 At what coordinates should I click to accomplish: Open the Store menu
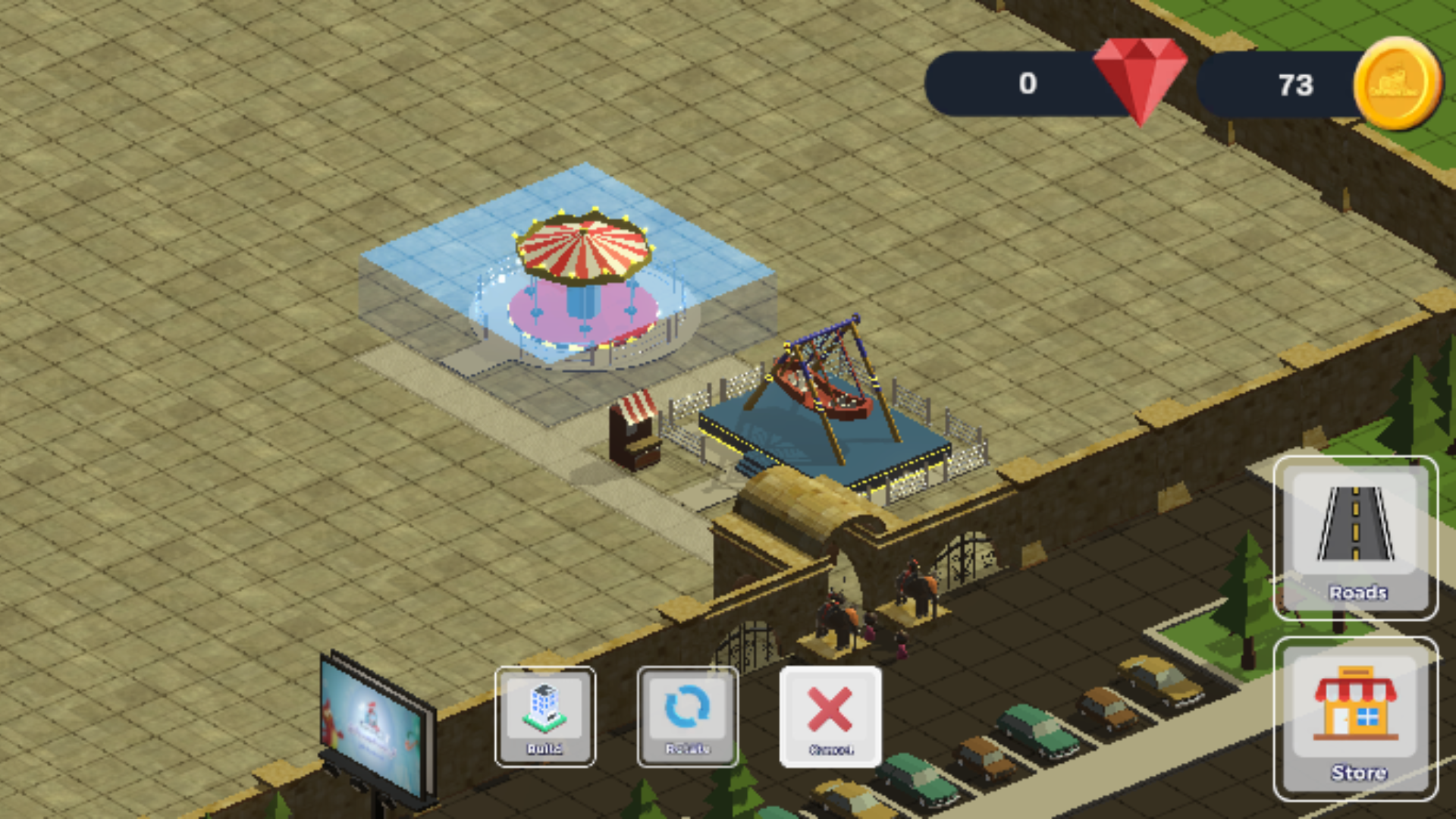tap(1355, 719)
